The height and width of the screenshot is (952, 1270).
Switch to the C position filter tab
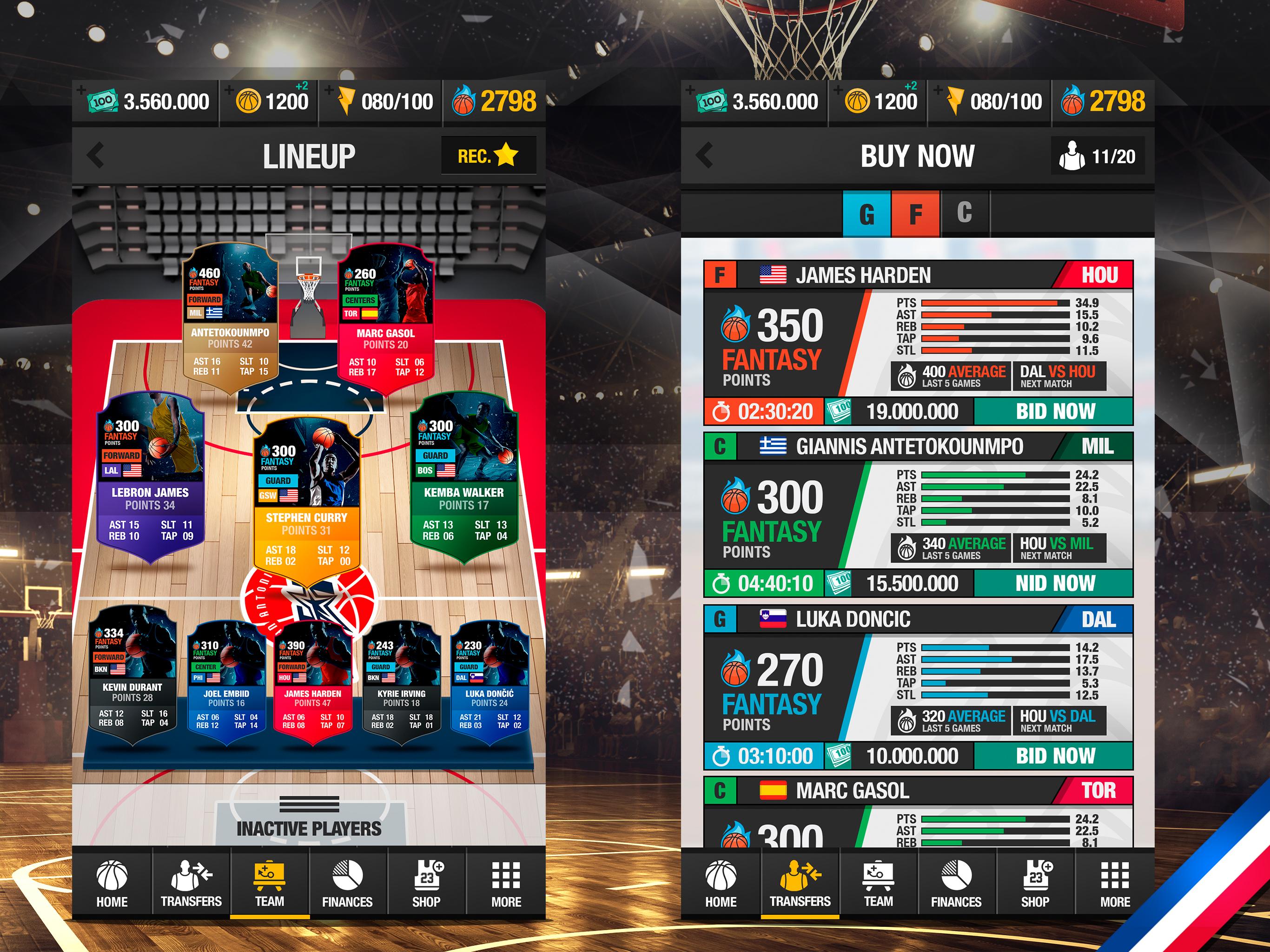click(x=965, y=213)
